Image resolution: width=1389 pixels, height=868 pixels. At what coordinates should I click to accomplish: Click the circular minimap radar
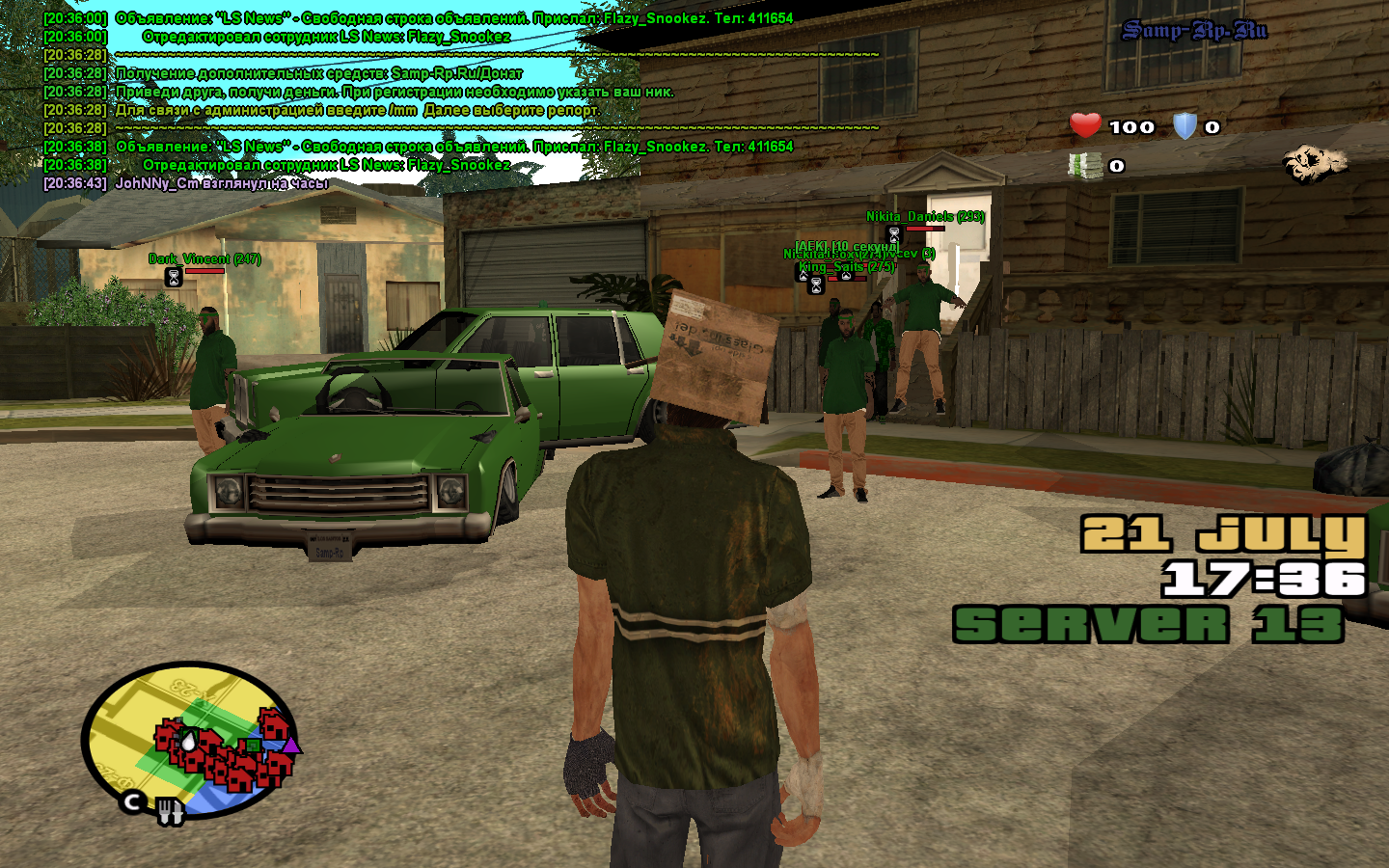(189, 740)
